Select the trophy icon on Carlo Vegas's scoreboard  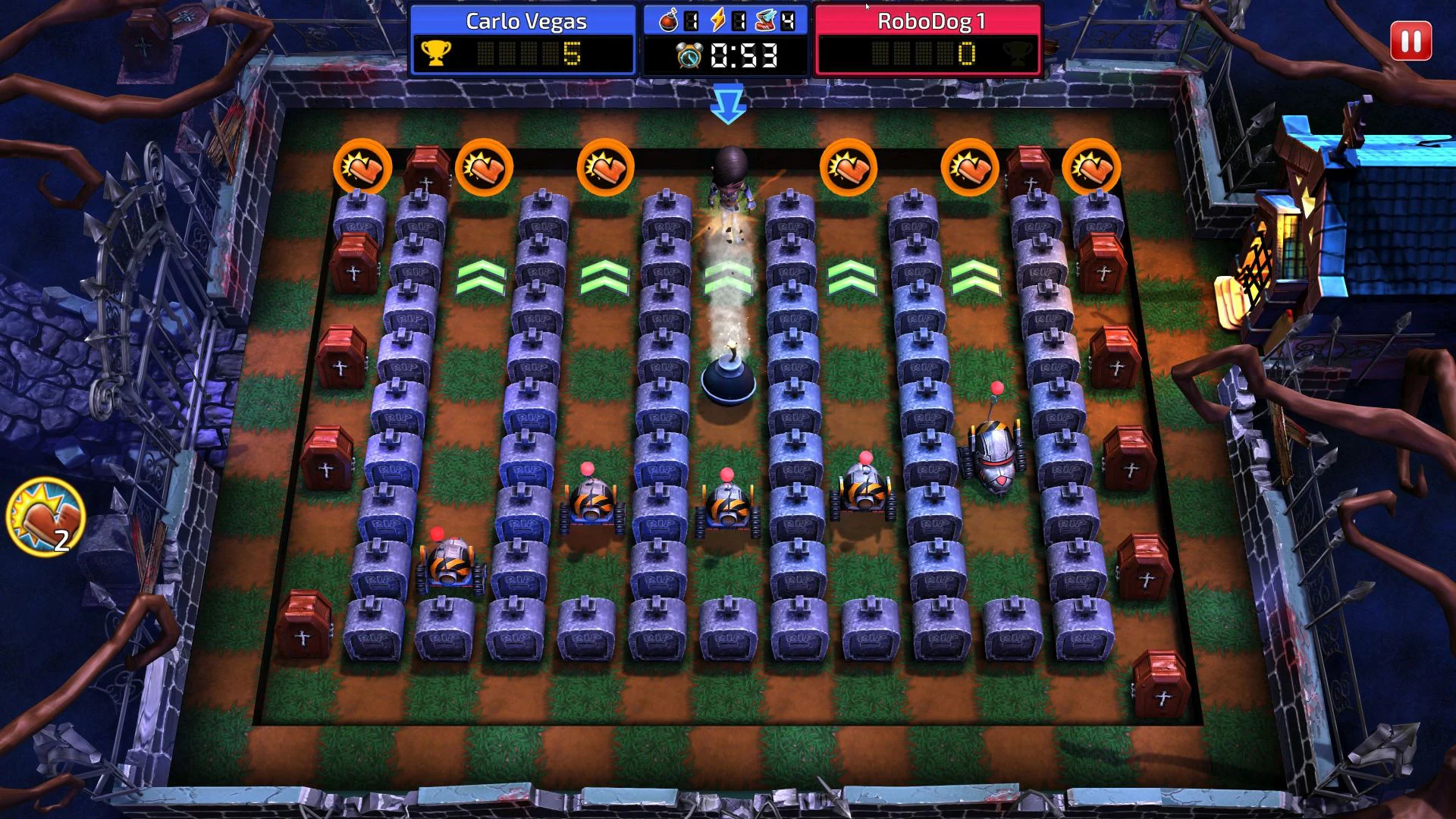(436, 55)
